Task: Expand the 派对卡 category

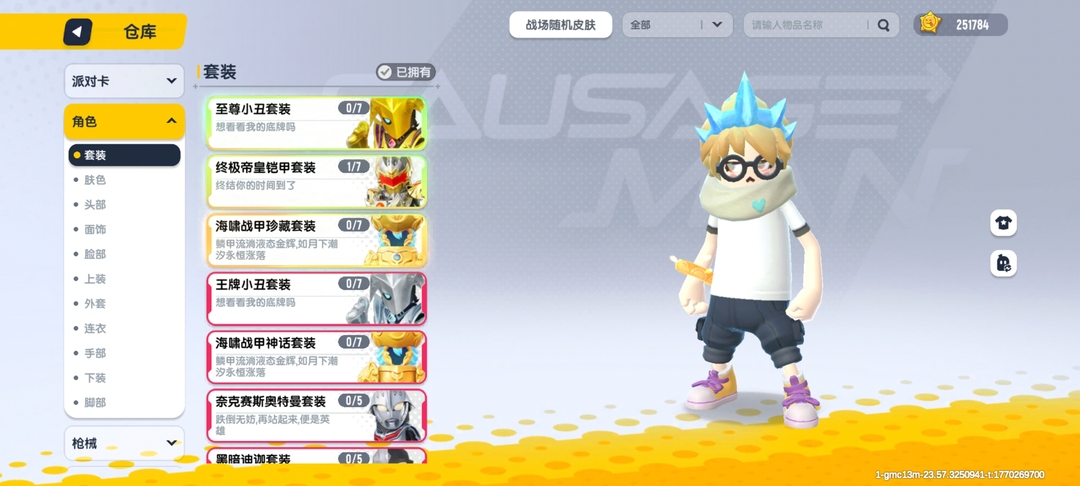Action: coord(124,81)
